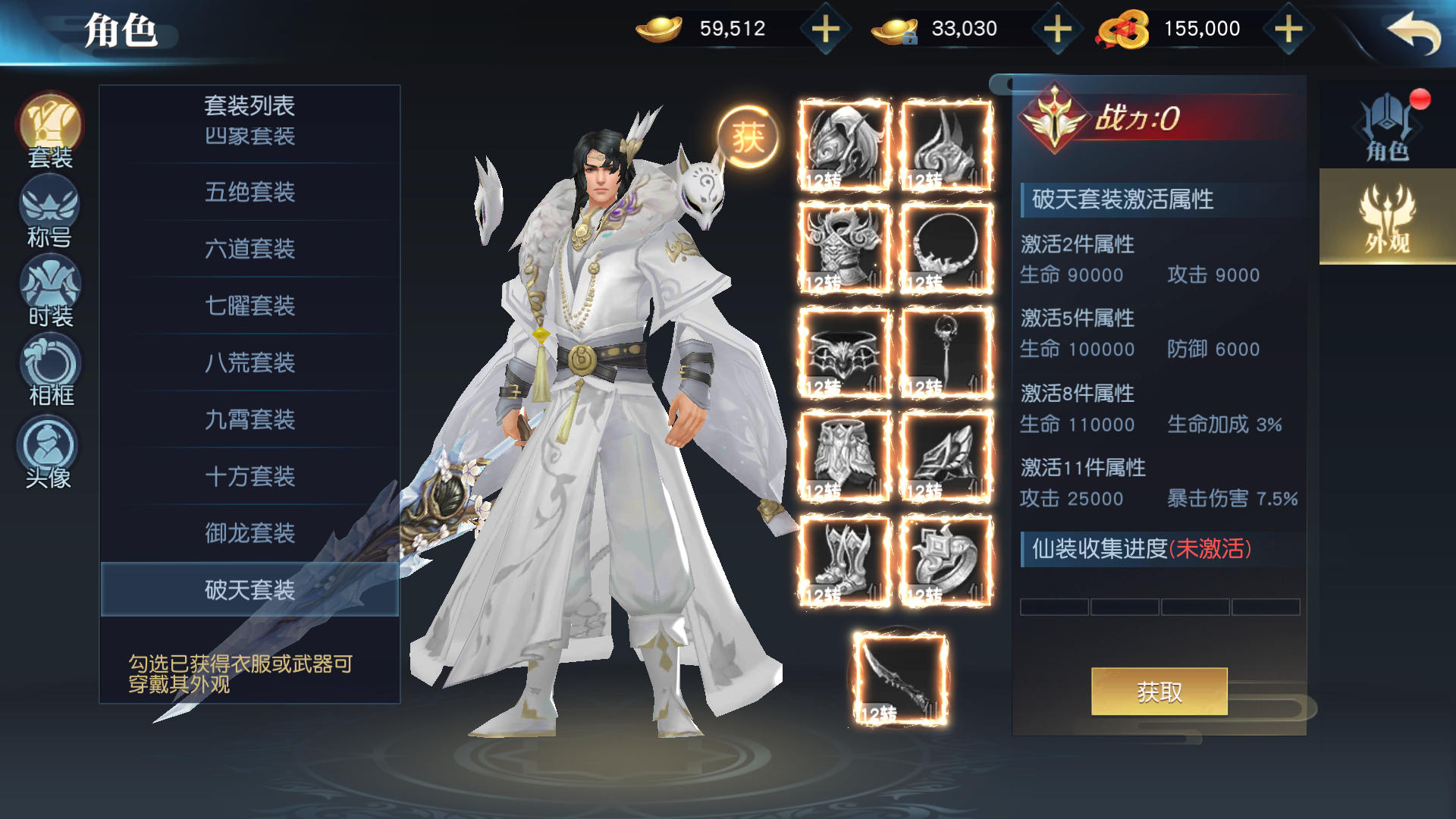The image size is (1456, 819).
Task: Select the 外观 appearance tab
Action: [x=1387, y=218]
